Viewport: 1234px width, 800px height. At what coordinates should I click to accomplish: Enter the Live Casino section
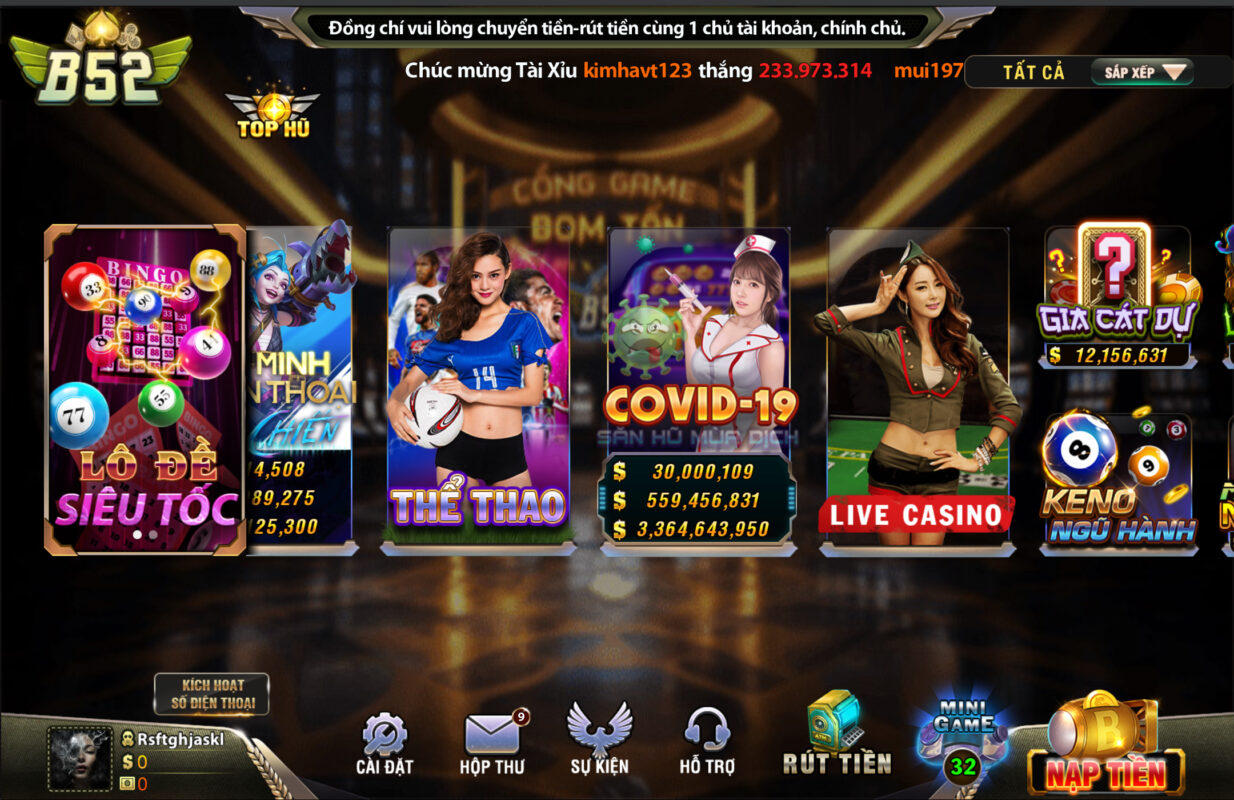tap(917, 390)
